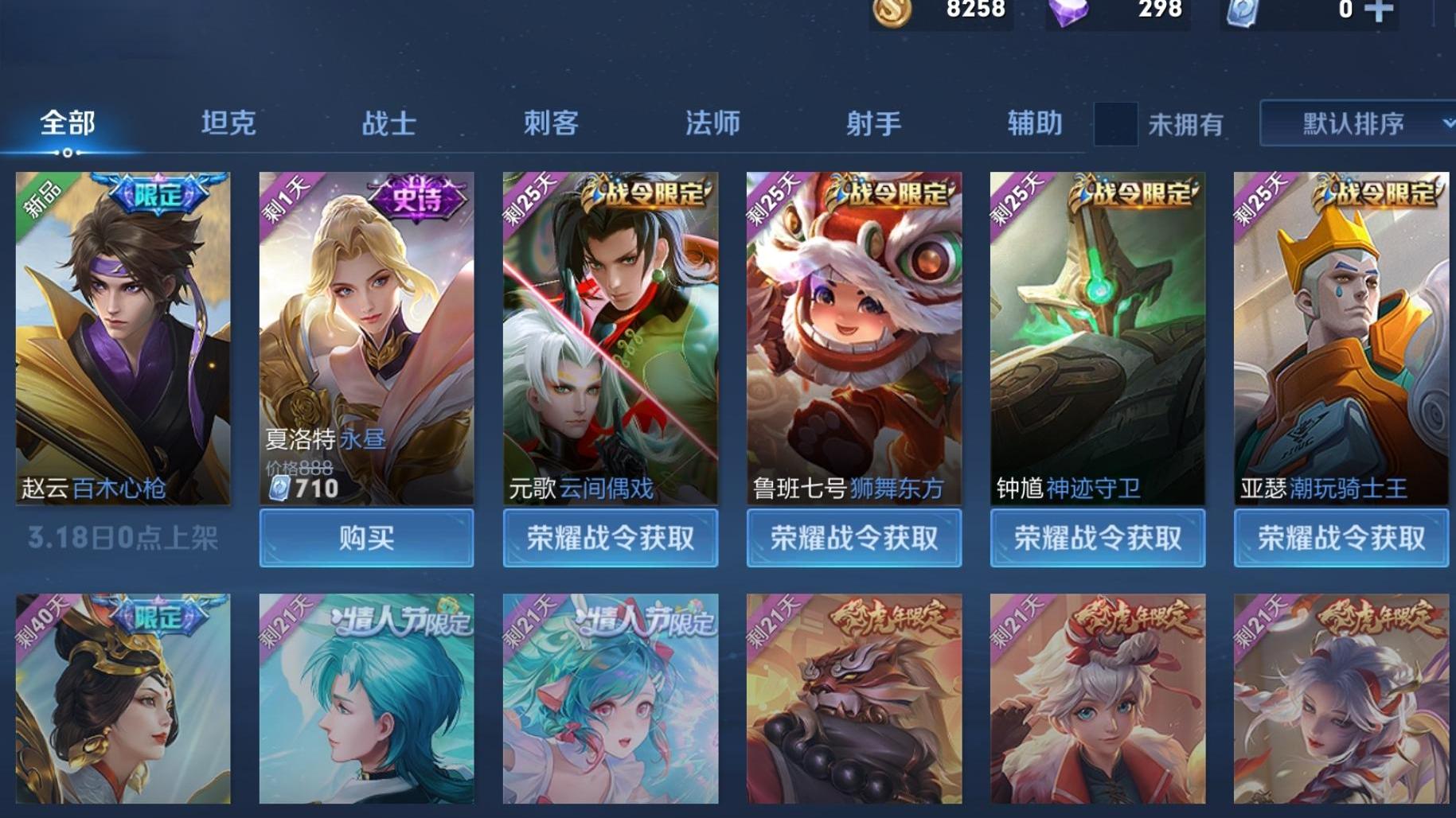Image resolution: width=1456 pixels, height=818 pixels.
Task: Open the 默认排序 sorting dropdown
Action: [1344, 124]
